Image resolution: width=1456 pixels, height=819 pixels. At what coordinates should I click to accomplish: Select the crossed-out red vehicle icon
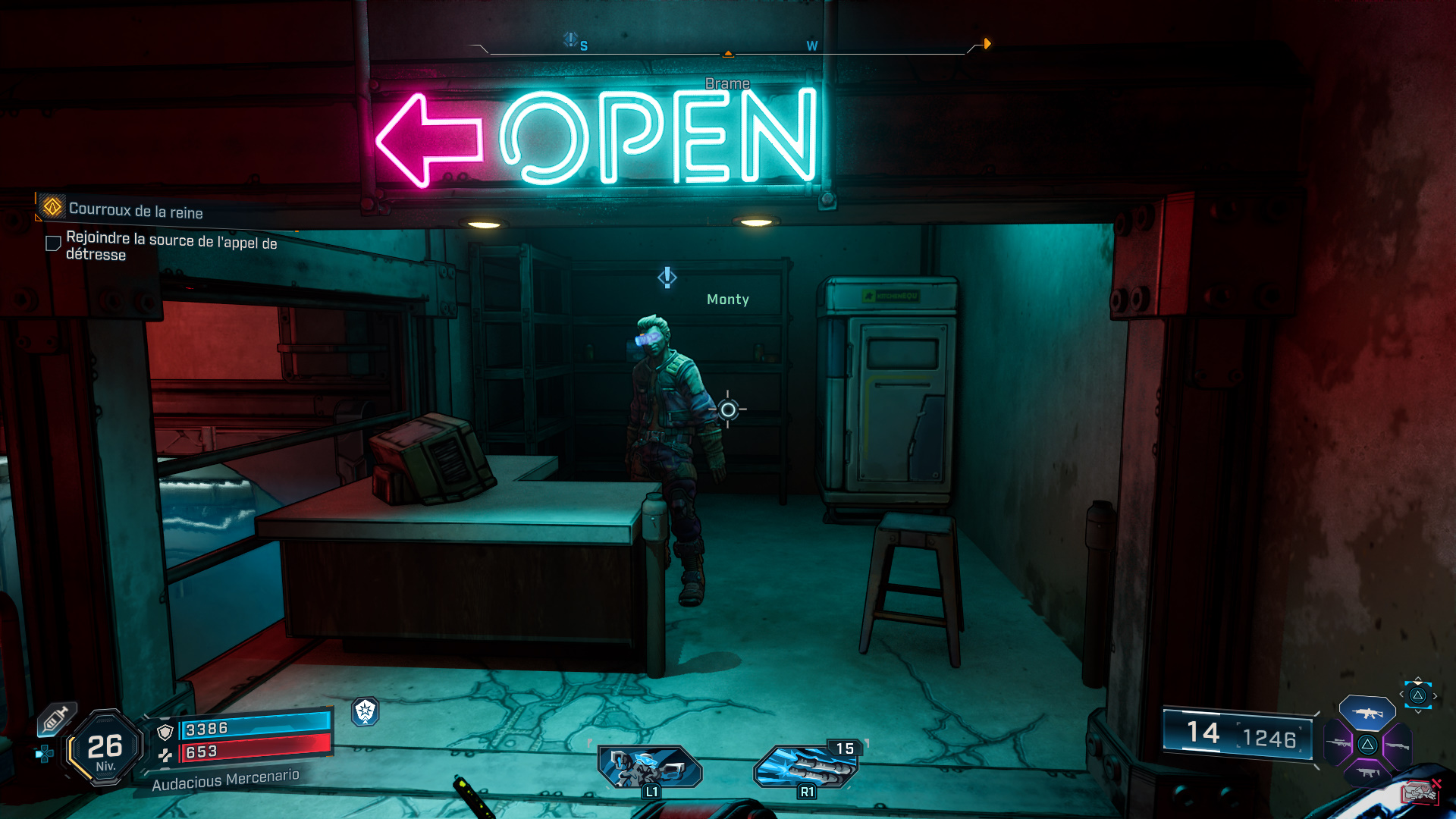[x=1420, y=792]
